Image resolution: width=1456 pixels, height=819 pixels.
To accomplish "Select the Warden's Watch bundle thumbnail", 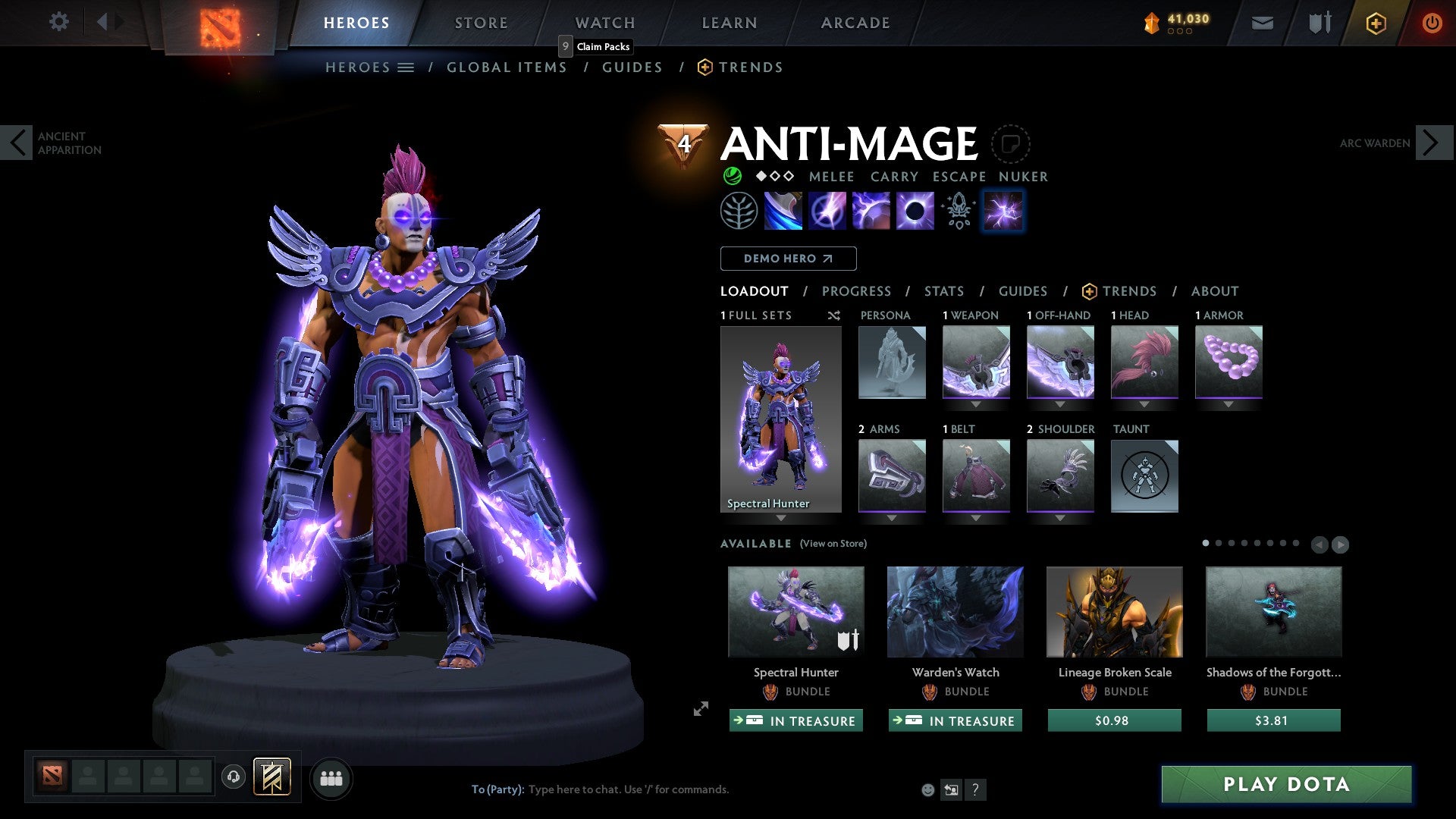I will click(955, 611).
